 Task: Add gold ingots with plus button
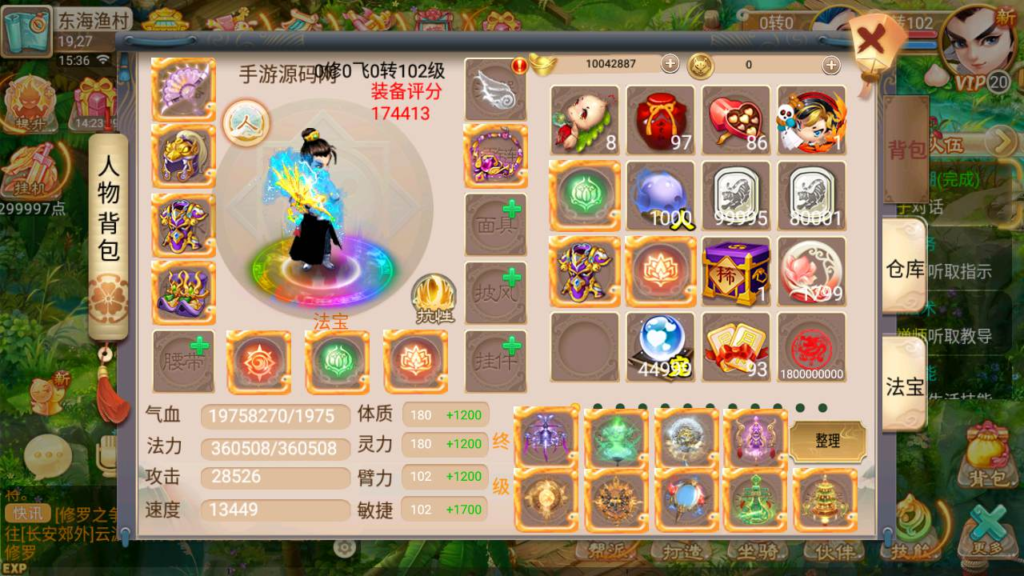pos(670,64)
